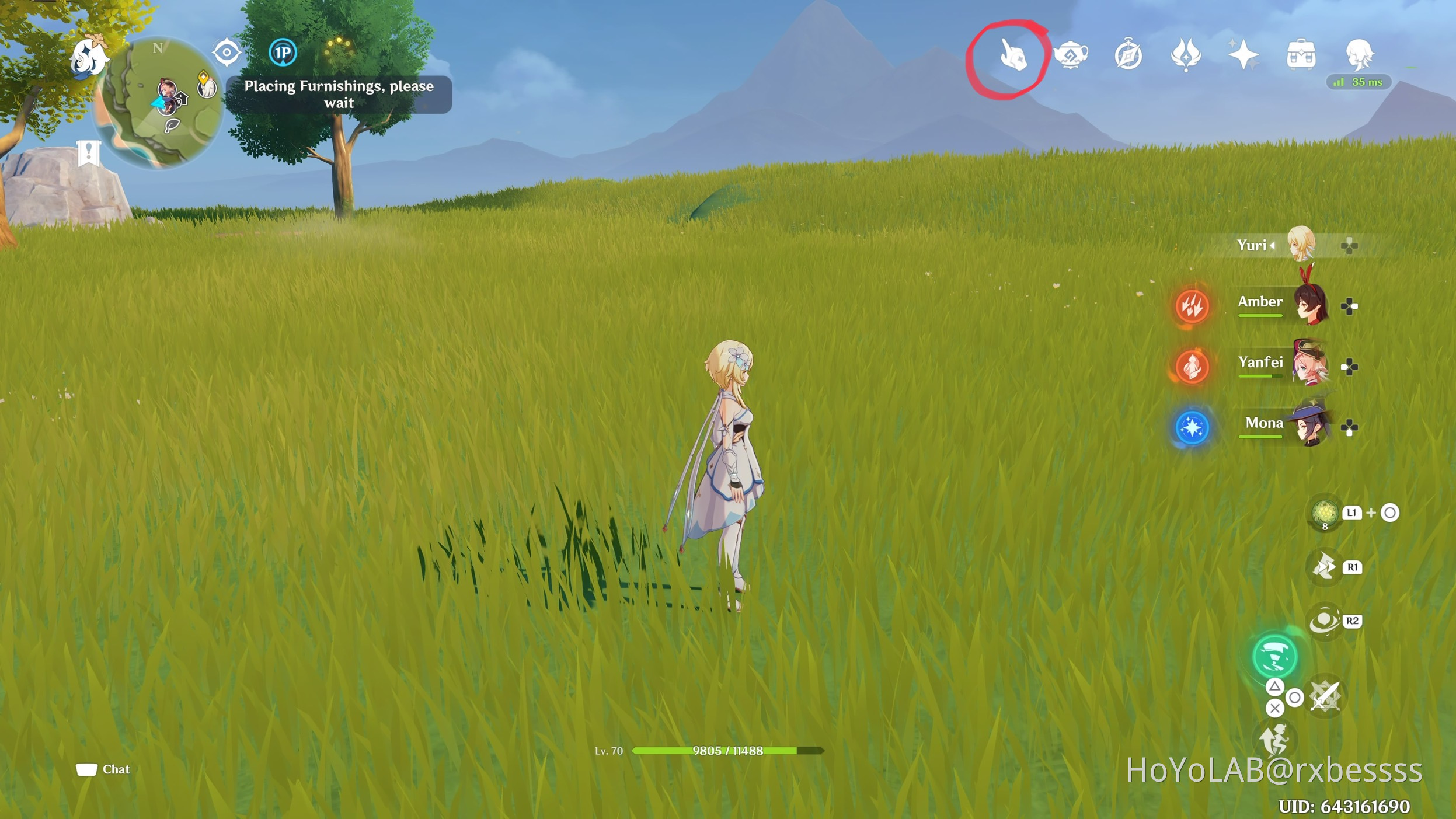Open the Events wings icon

pyautogui.click(x=1187, y=54)
